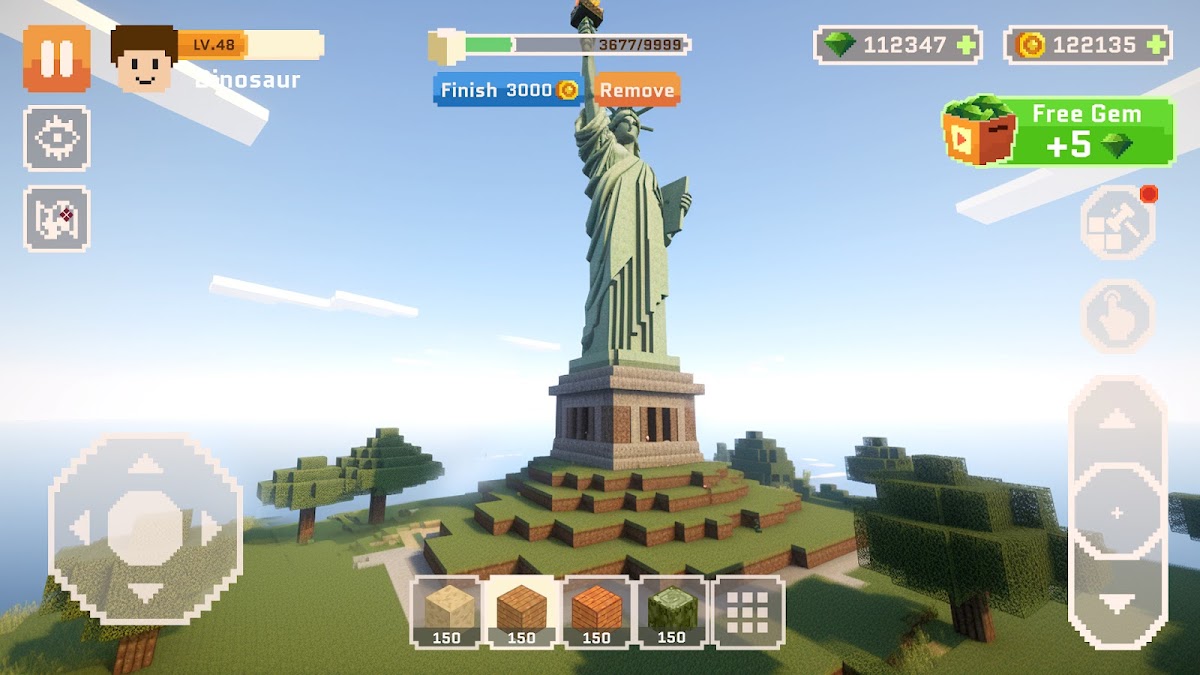Add more green gems
The image size is (1200, 675).
965,45
